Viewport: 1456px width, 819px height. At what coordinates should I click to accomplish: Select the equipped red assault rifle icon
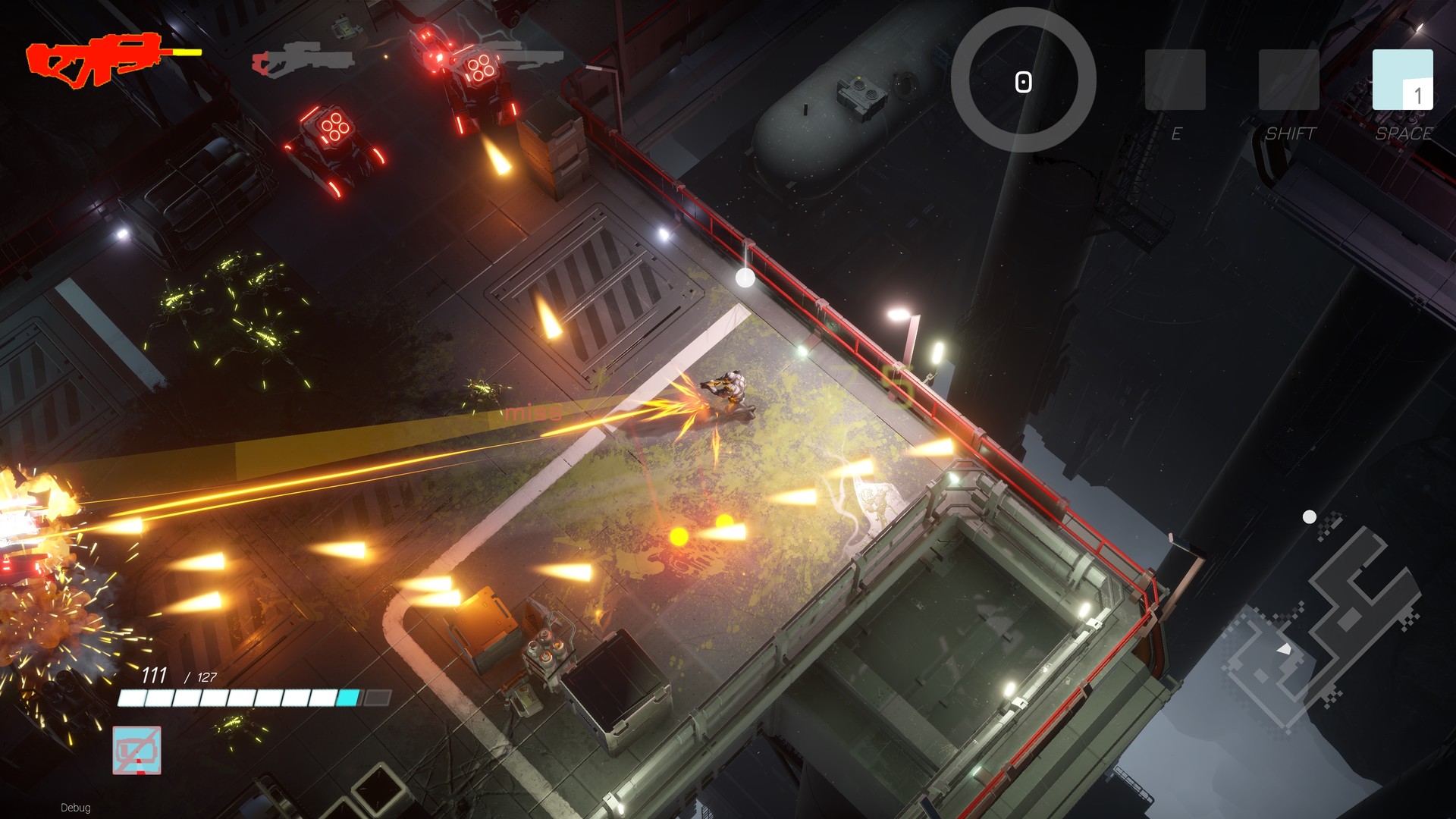coord(95,61)
